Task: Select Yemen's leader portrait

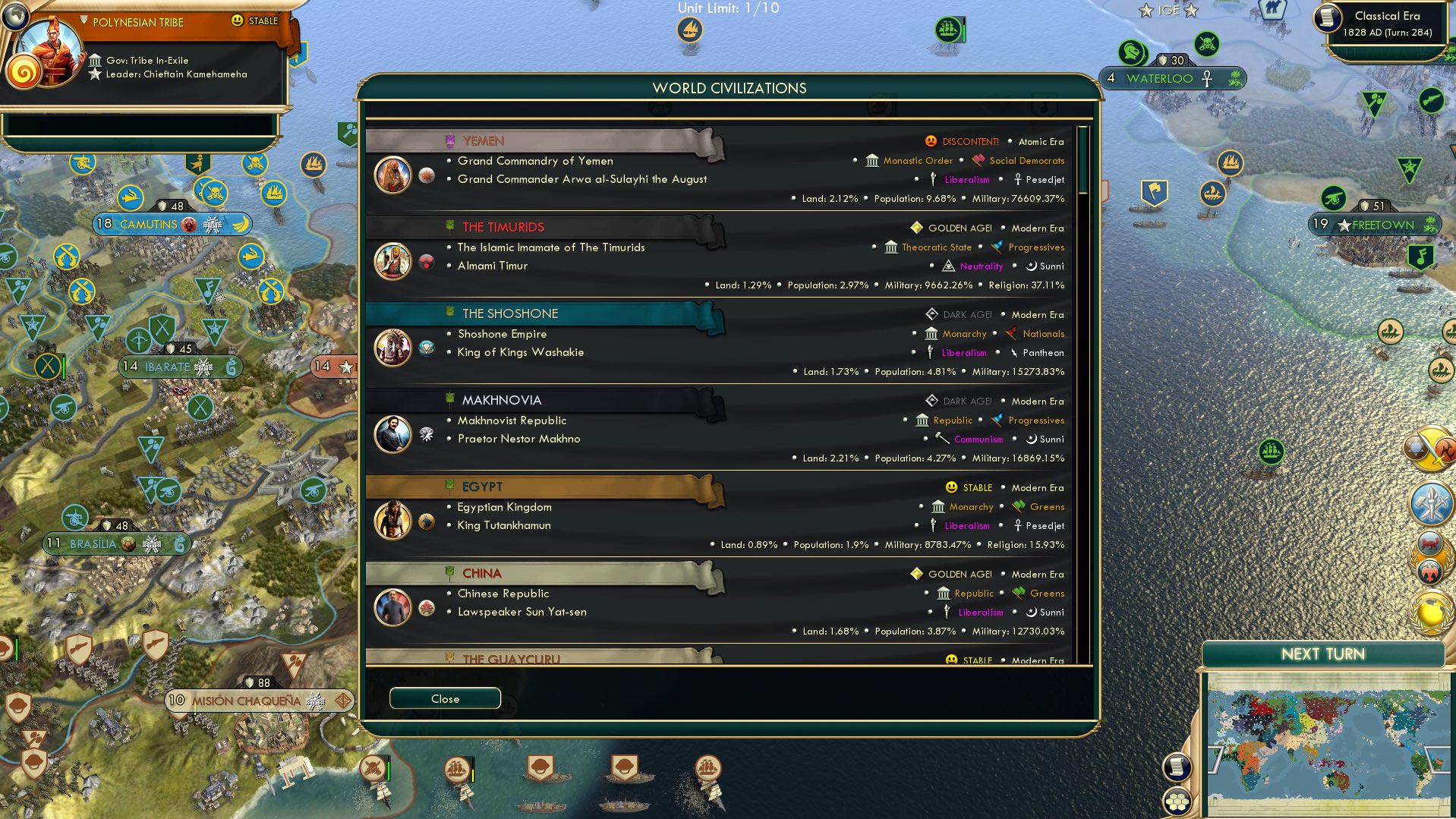Action: point(392,173)
